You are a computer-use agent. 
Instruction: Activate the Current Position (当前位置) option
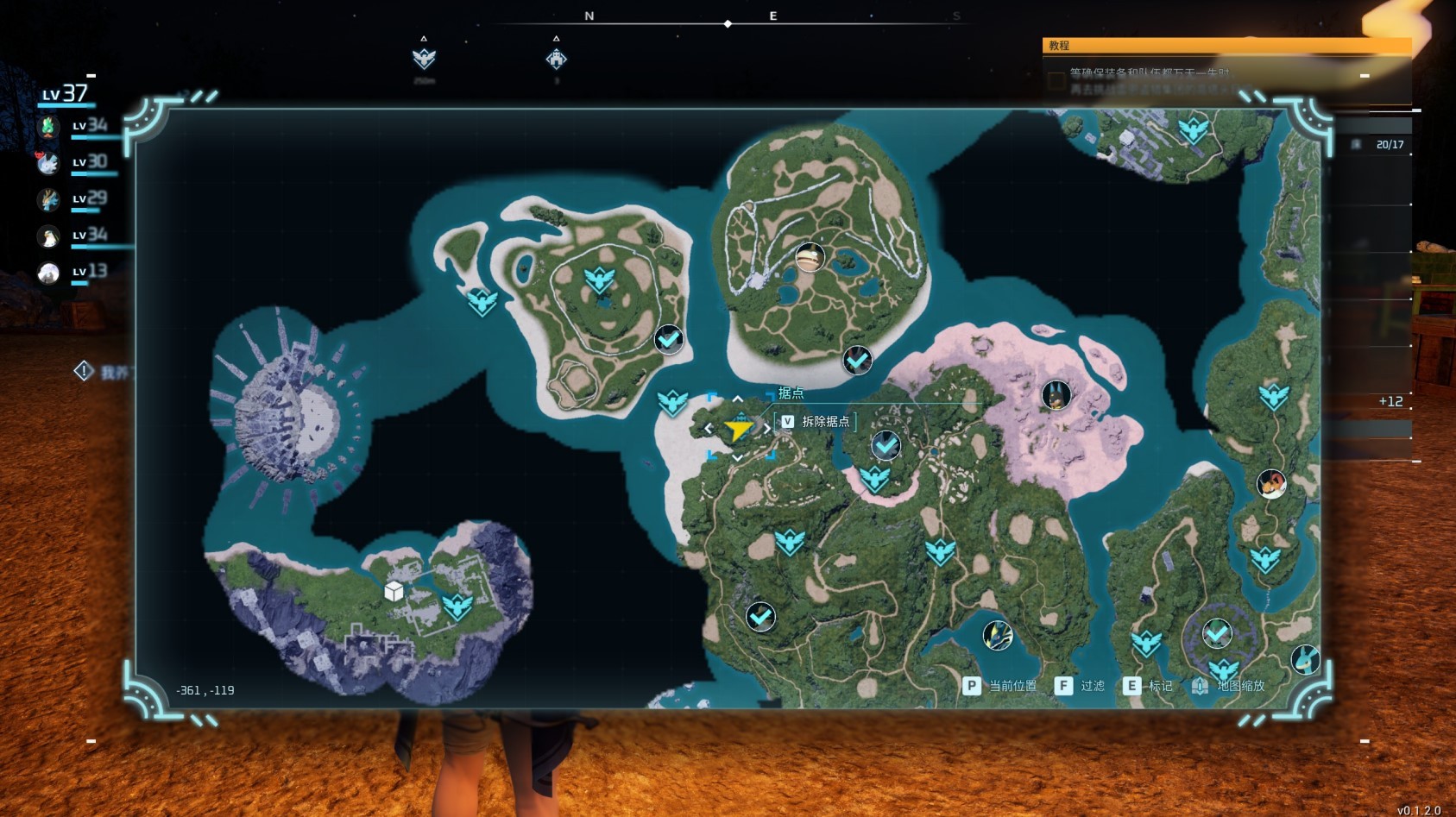pyautogui.click(x=999, y=686)
